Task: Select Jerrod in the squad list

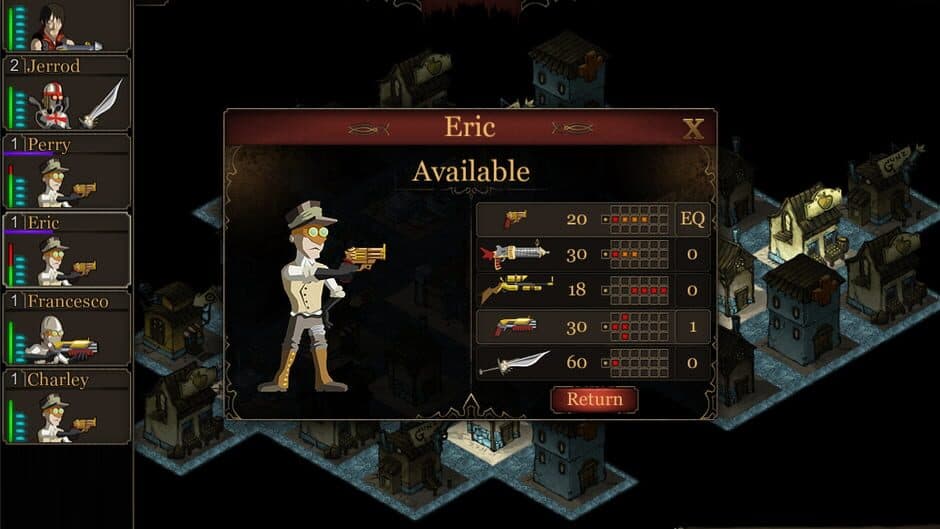Action: coord(66,93)
